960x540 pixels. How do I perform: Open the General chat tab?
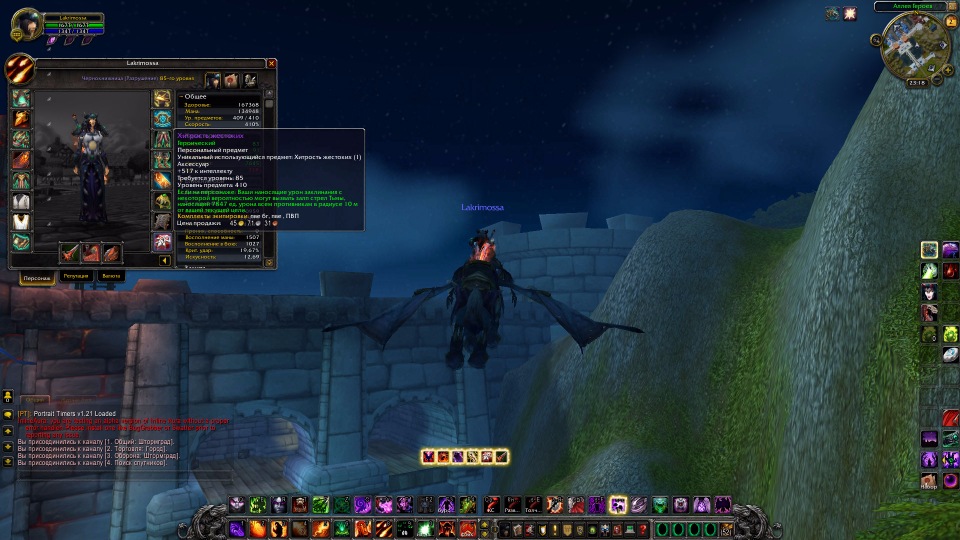pos(33,400)
